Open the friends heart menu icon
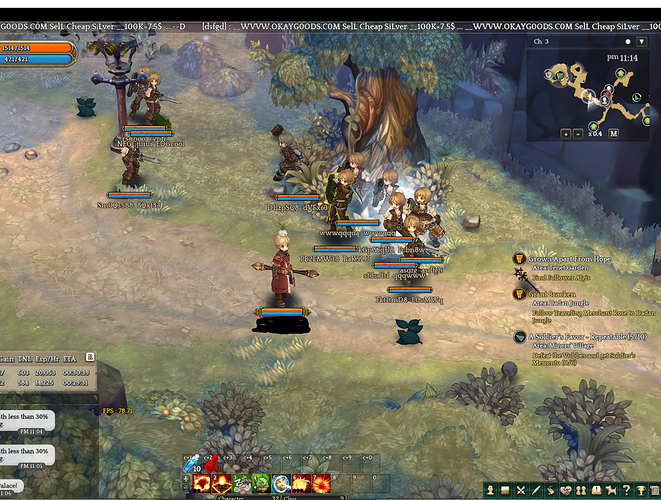This screenshot has height=500, width=661. 567,490
